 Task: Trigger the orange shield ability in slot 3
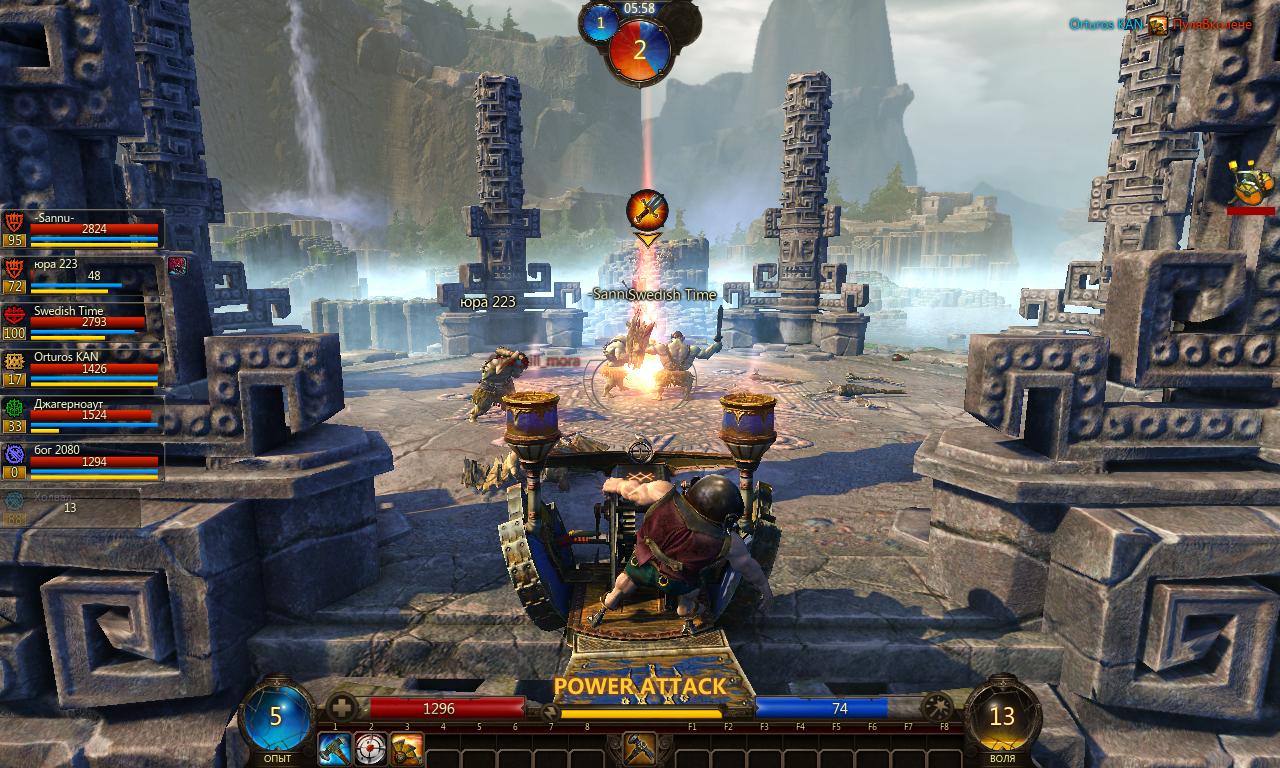point(406,748)
